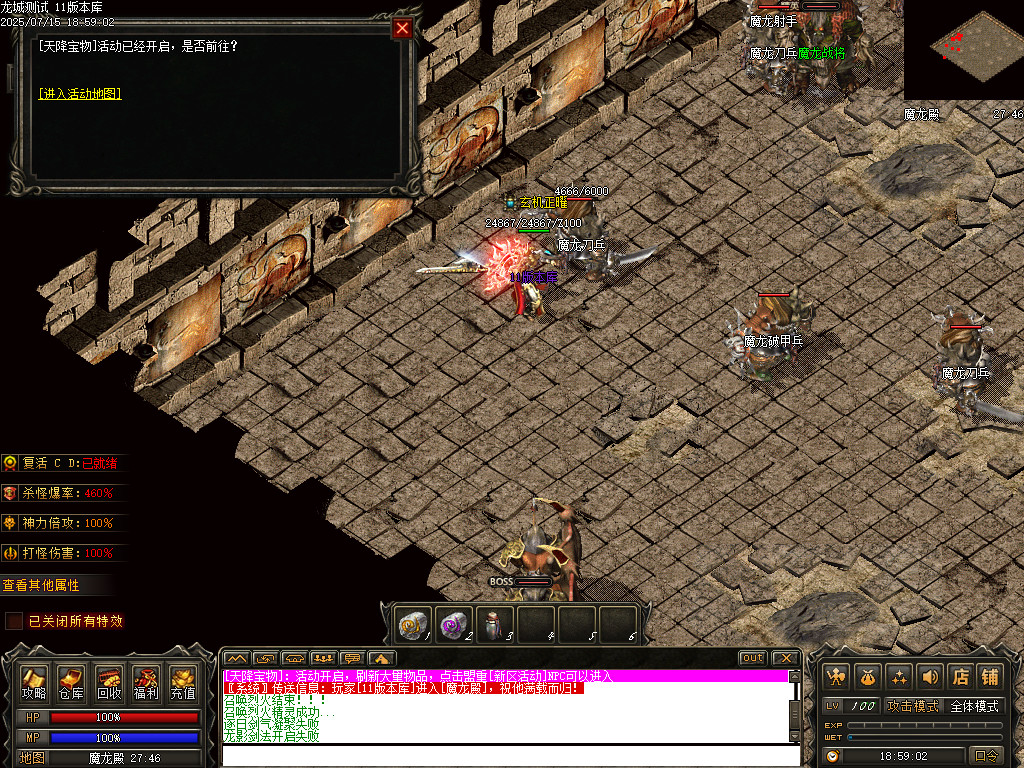
Task: Open the 口令 password button
Action: pyautogui.click(x=986, y=756)
